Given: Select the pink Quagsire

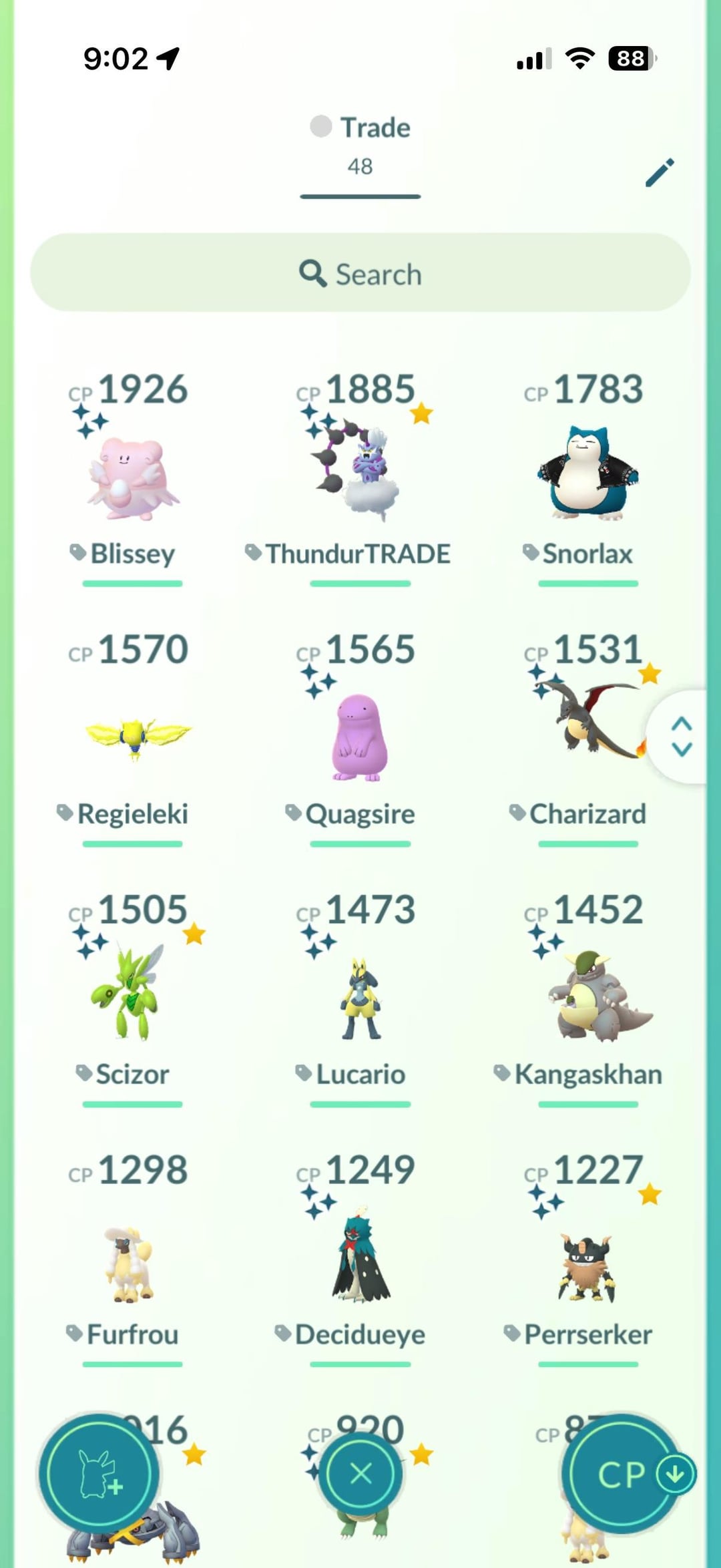Looking at the screenshot, I should (360, 738).
